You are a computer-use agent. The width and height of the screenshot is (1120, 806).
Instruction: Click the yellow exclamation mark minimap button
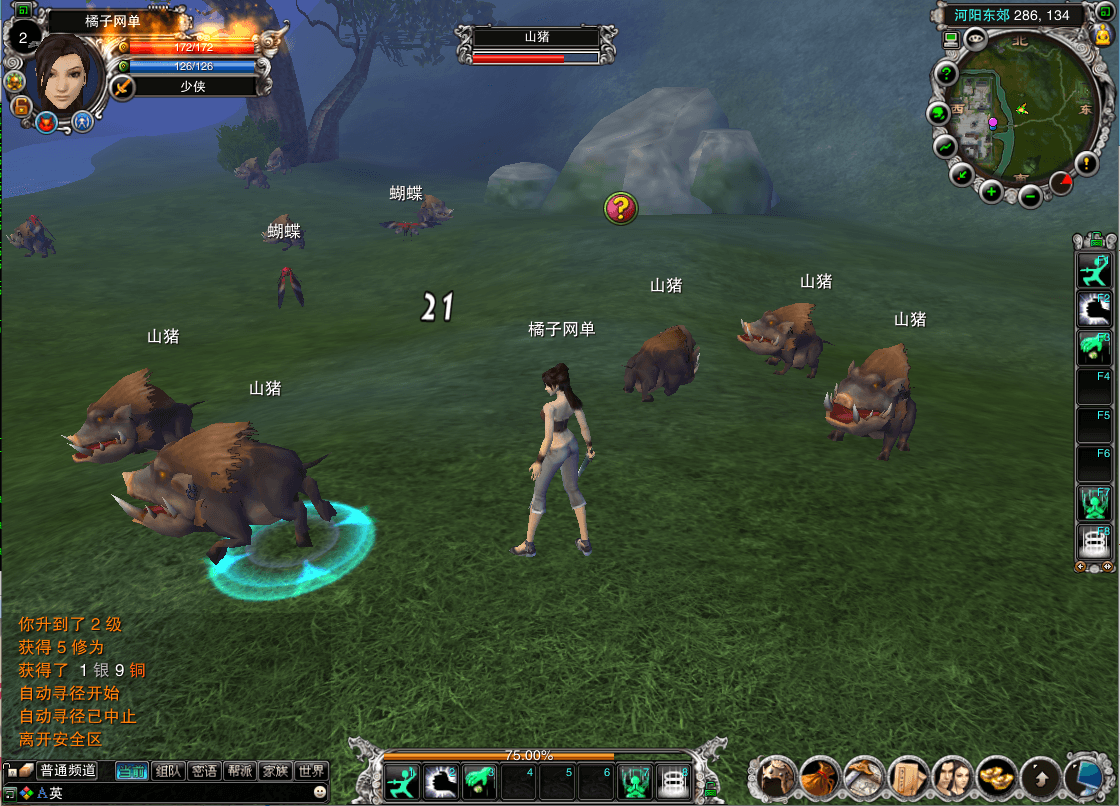point(1087,163)
